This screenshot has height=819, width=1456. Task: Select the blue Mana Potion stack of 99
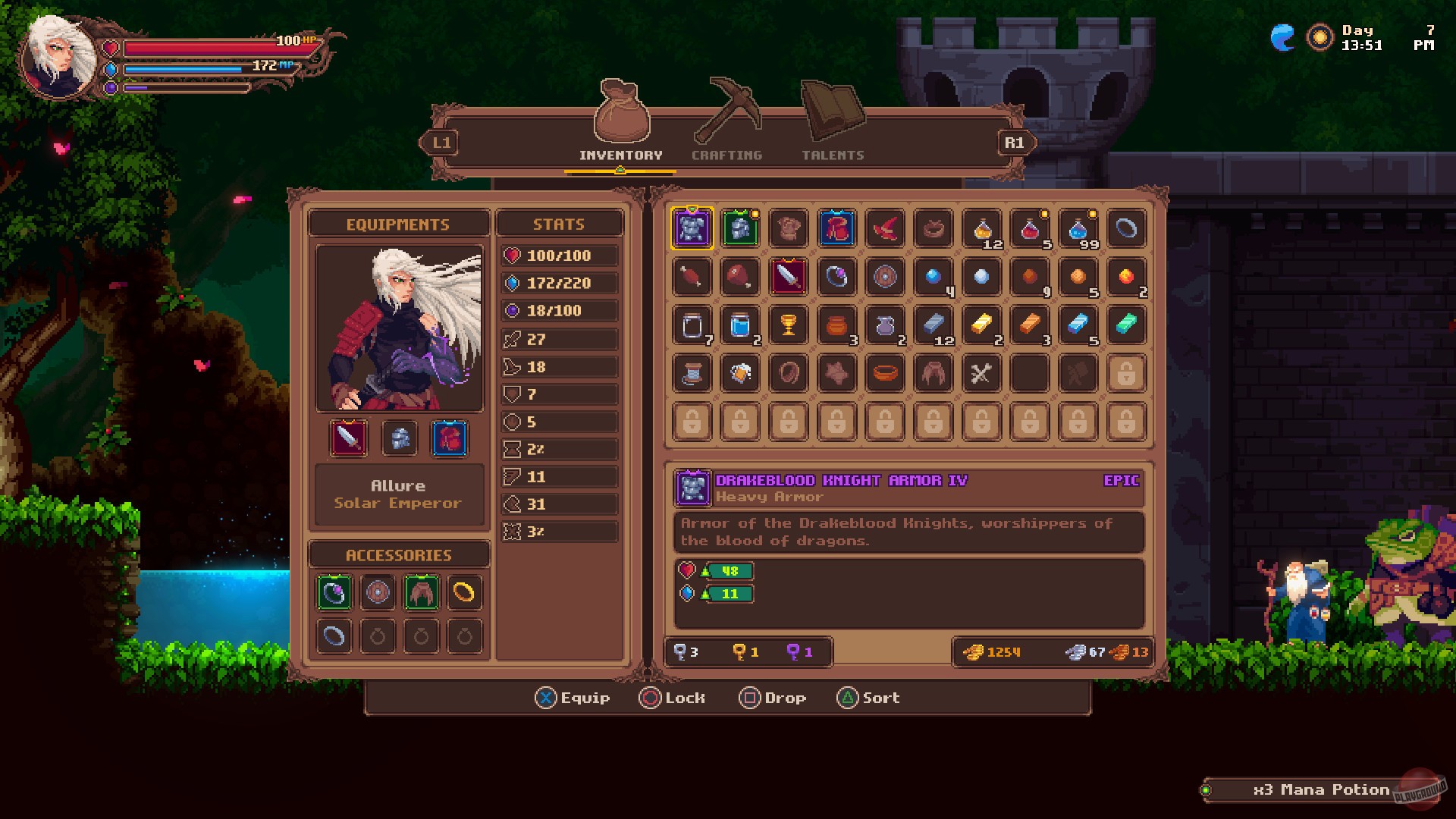click(x=1078, y=228)
